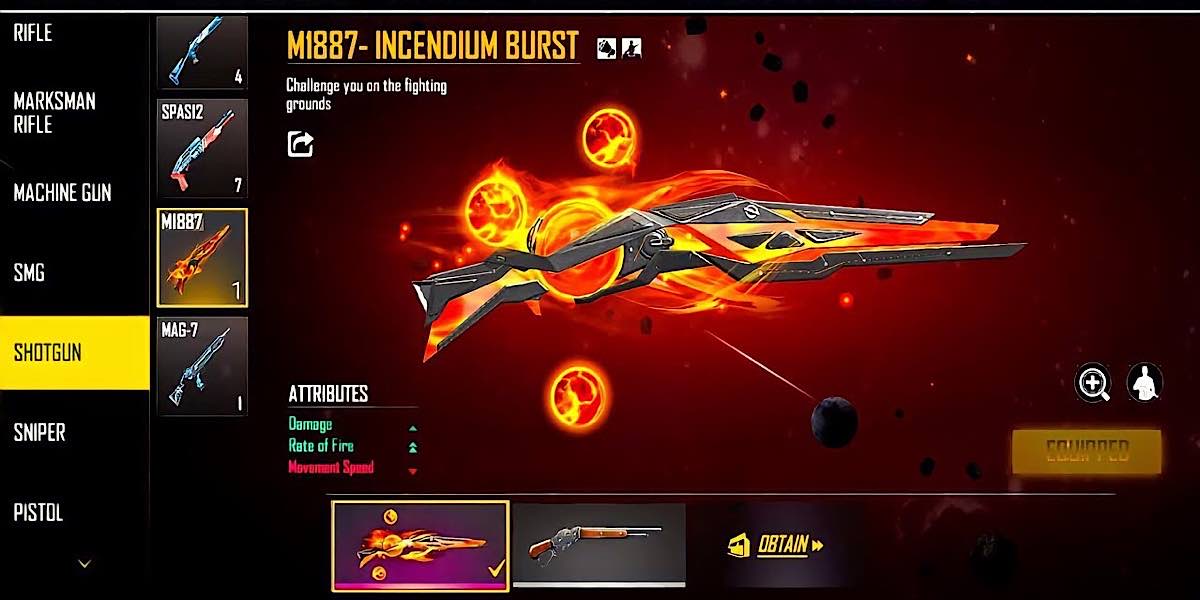Select the Incendium Burst skin thumbnail

tap(420, 545)
